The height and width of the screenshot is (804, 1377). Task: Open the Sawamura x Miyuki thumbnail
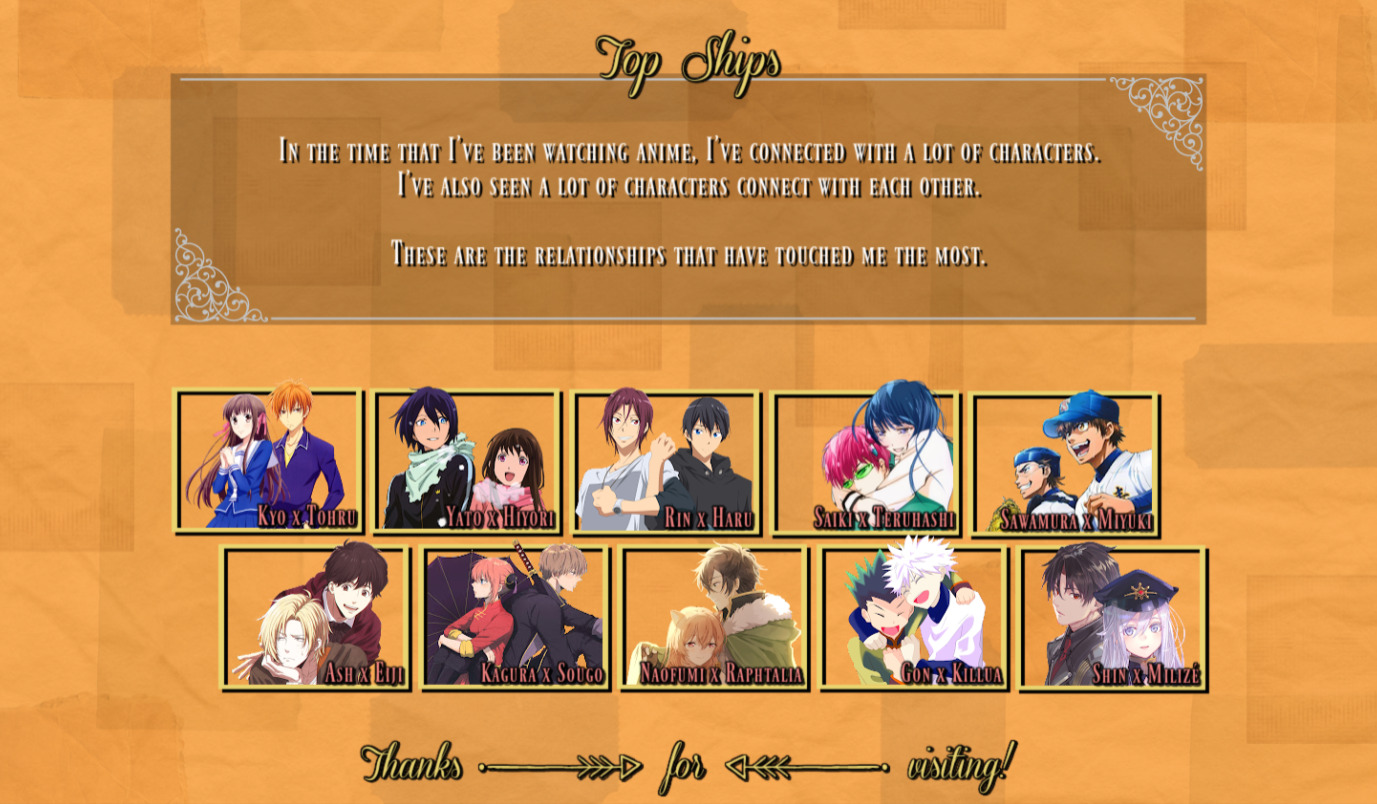pos(1065,464)
